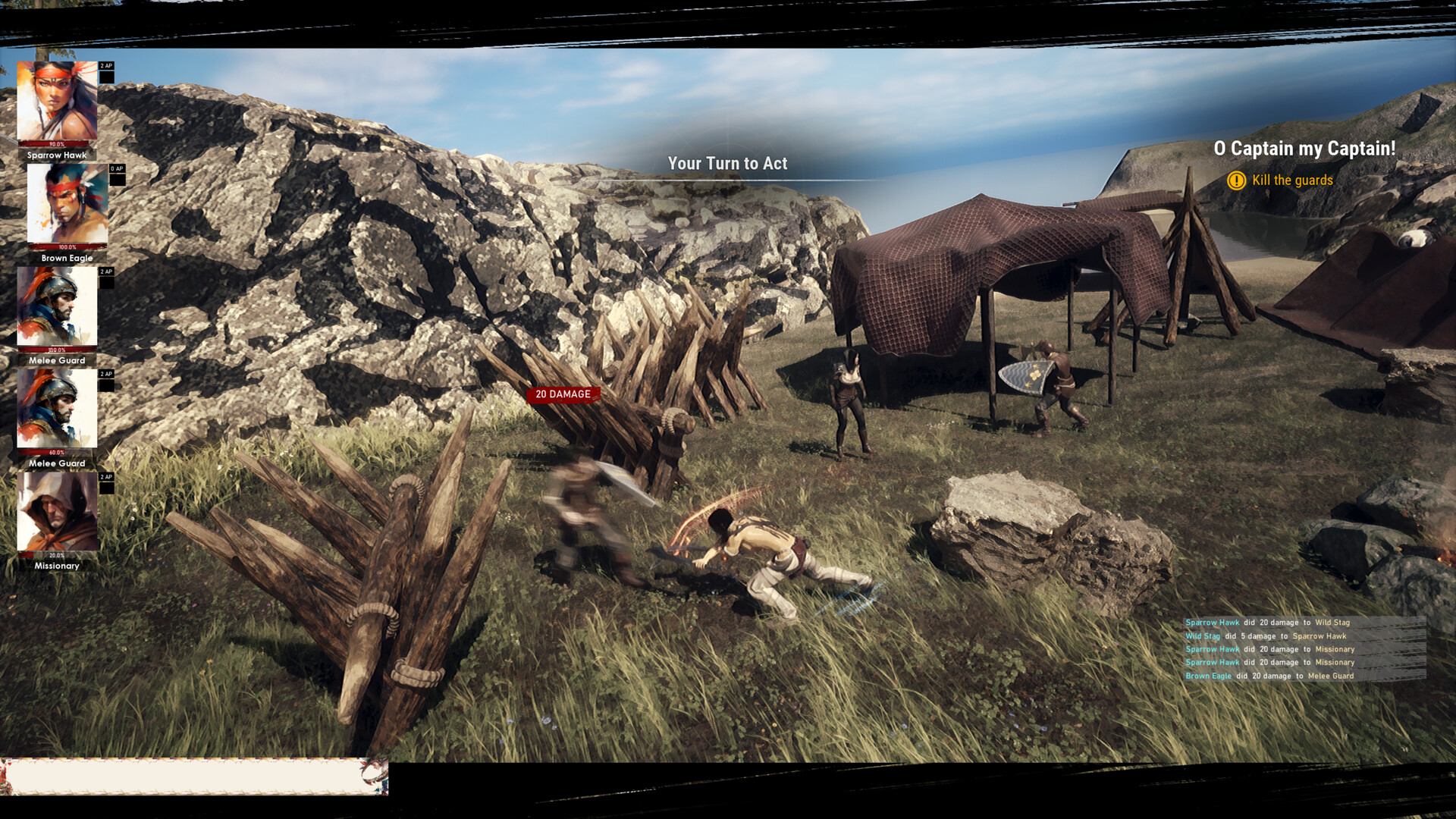This screenshot has height=819, width=1456.
Task: Click Sparrow Hawk's 90% health bar
Action: click(55, 144)
